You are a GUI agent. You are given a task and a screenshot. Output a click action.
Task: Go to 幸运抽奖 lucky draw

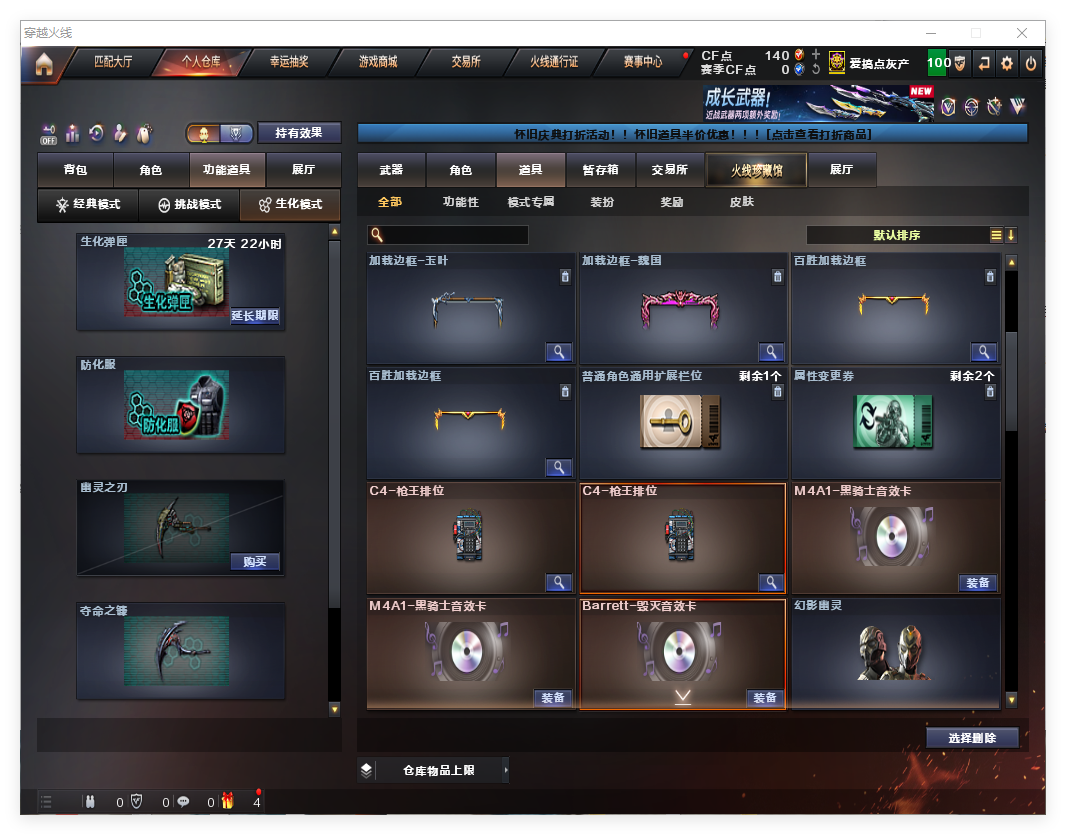click(x=289, y=62)
